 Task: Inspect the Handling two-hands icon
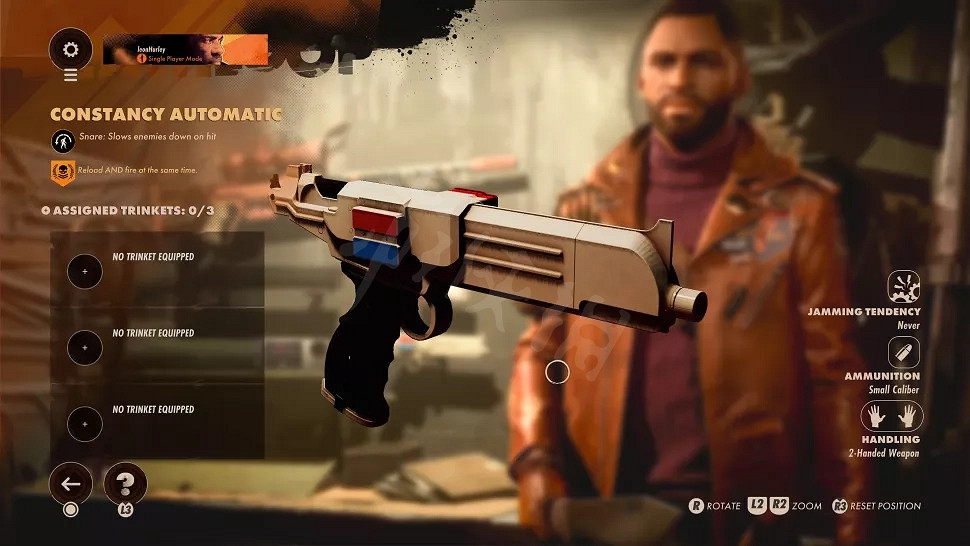(x=892, y=416)
